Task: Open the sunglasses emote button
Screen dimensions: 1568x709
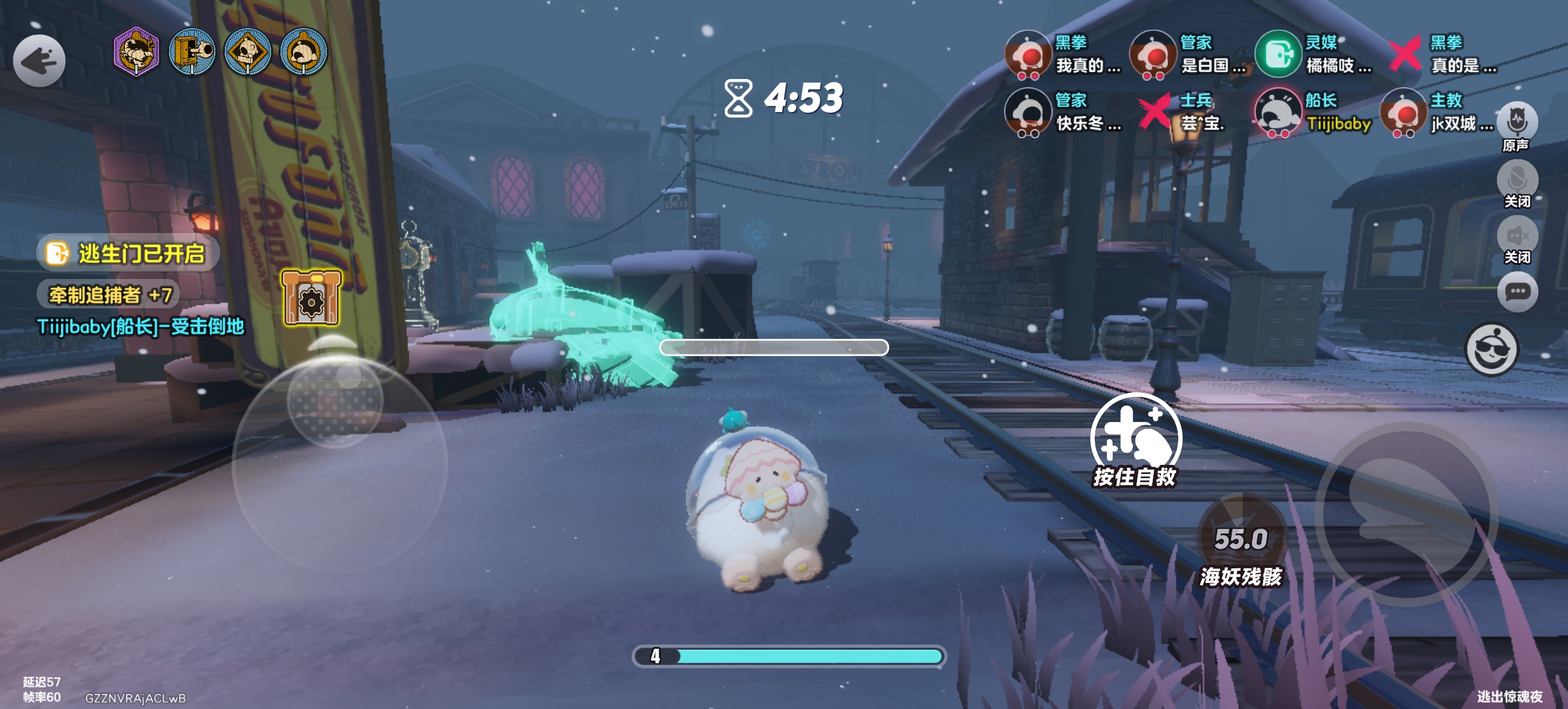Action: pyautogui.click(x=1491, y=350)
